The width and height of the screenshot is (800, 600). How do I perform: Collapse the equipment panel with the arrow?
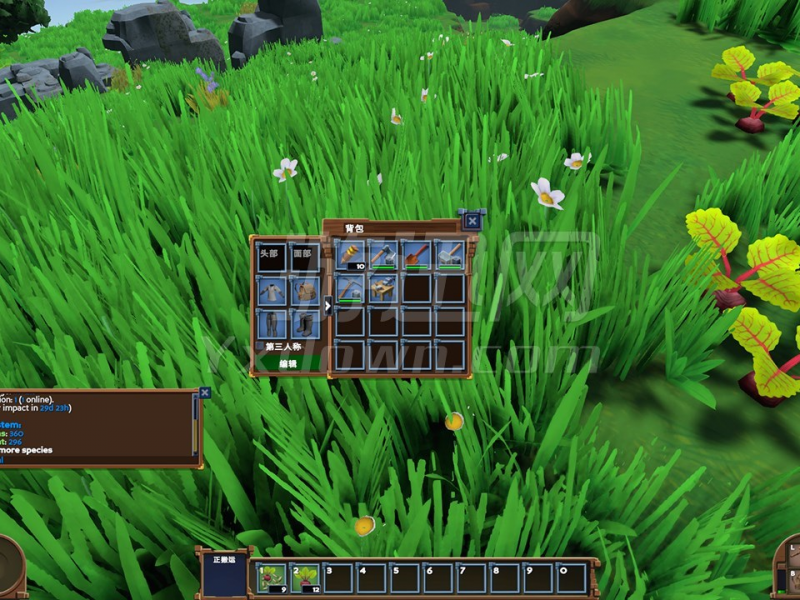point(328,306)
